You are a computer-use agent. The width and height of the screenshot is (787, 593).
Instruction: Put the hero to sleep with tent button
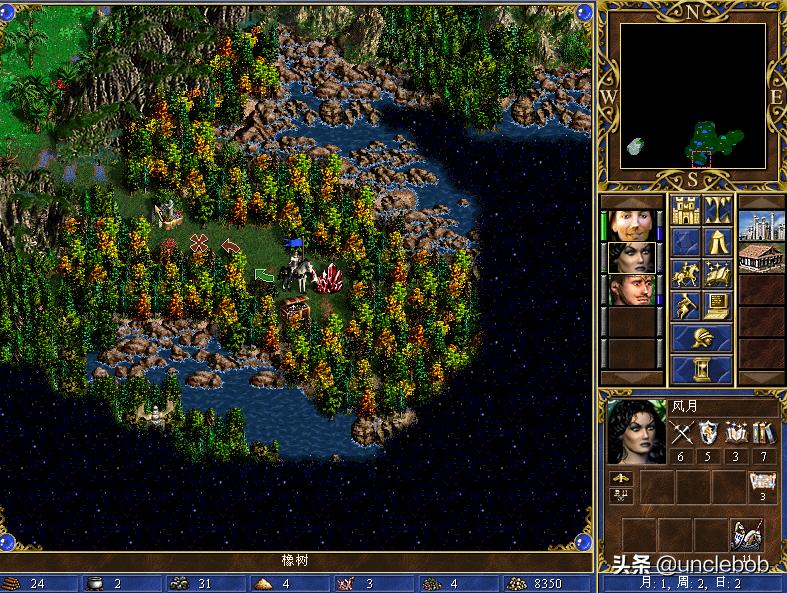[x=717, y=242]
